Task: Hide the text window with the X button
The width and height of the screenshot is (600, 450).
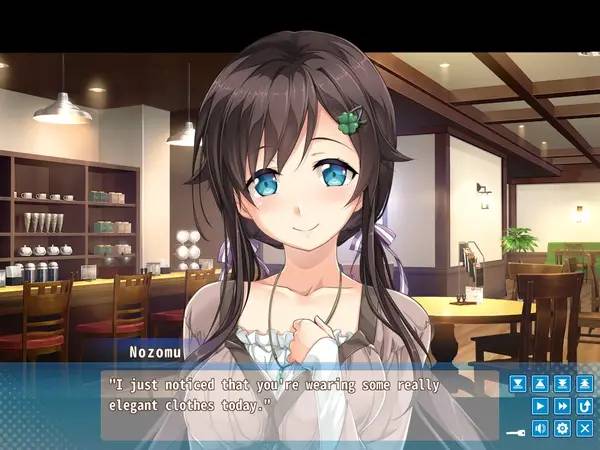Action: pos(586,429)
